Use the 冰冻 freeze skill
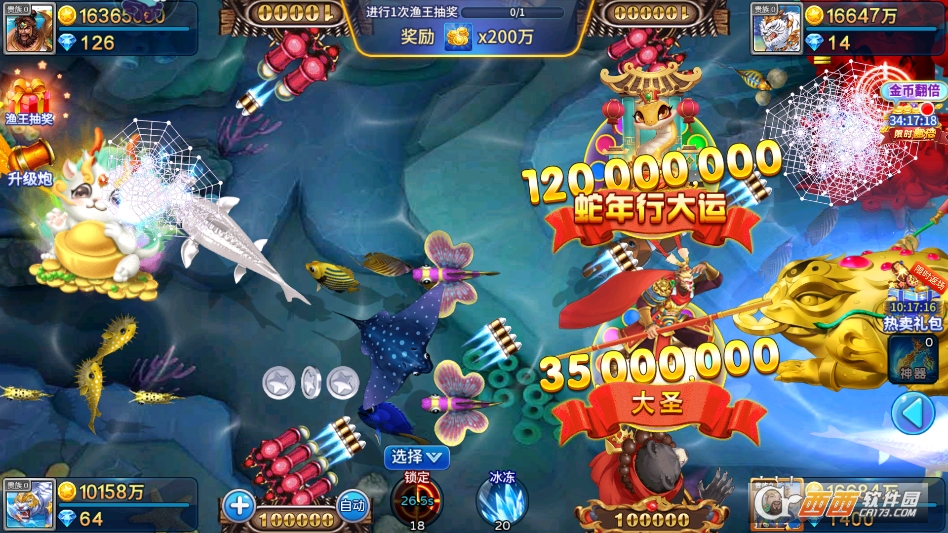The width and height of the screenshot is (948, 533). 501,499
